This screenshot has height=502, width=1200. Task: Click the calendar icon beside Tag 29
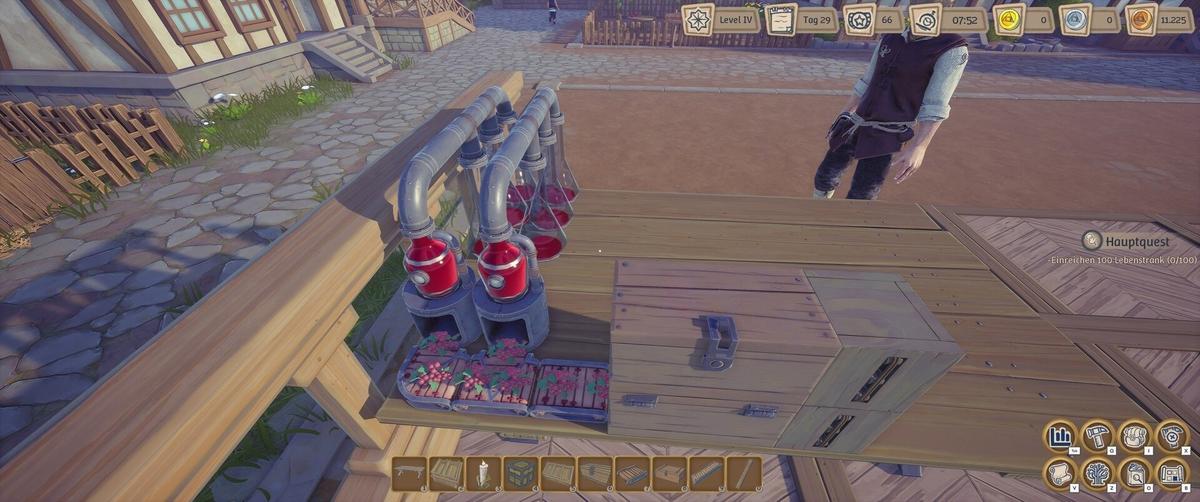[781, 20]
